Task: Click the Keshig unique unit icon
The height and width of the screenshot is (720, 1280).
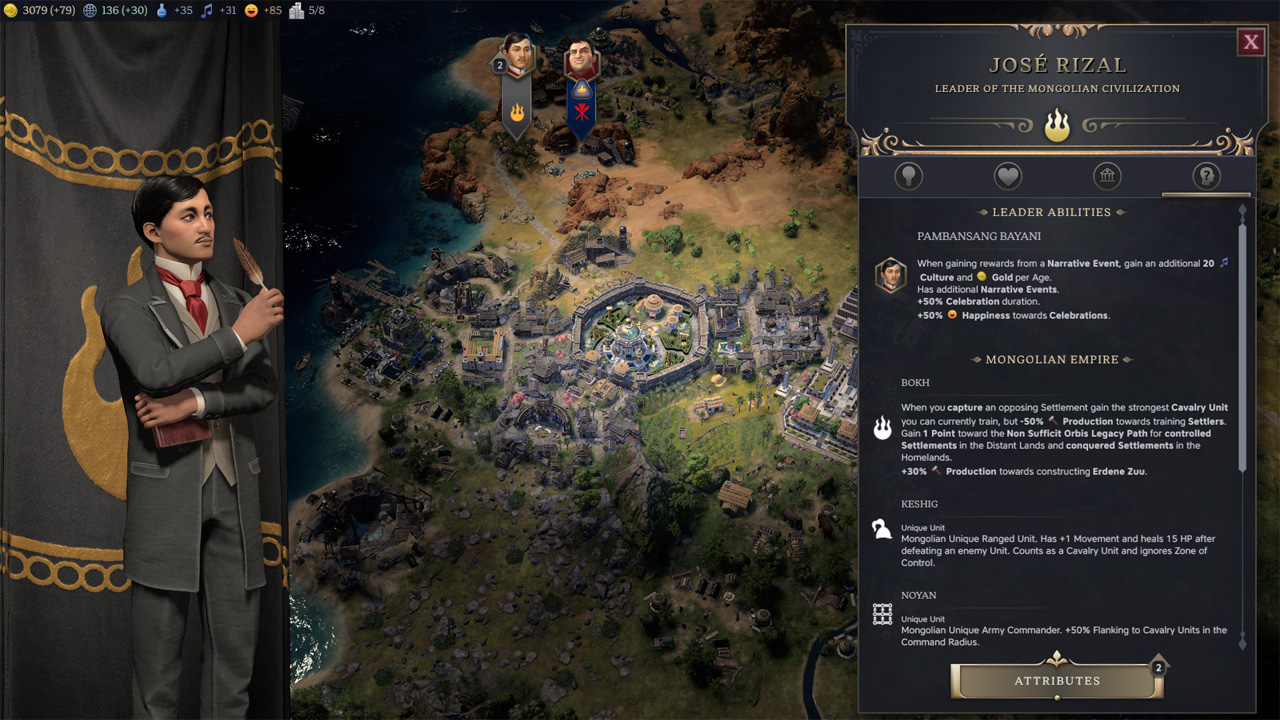Action: [x=882, y=530]
